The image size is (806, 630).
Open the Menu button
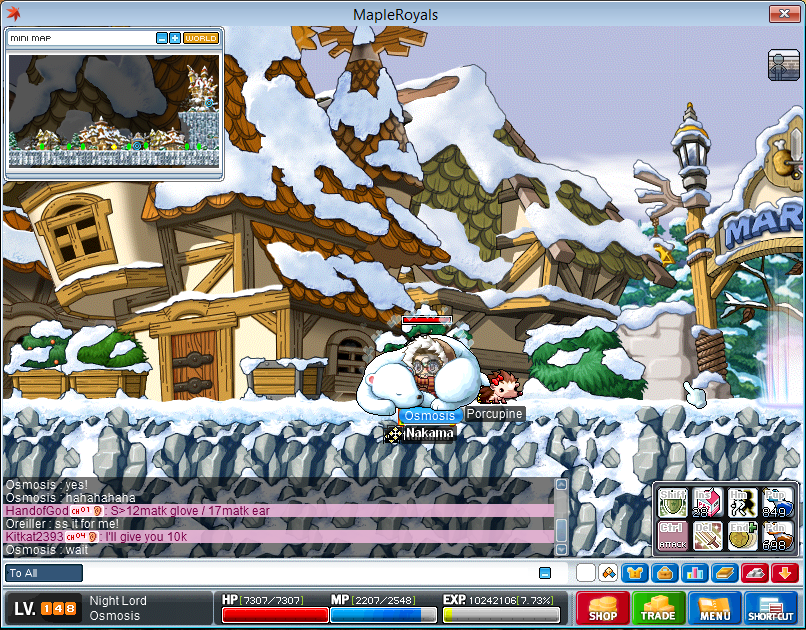coord(714,609)
